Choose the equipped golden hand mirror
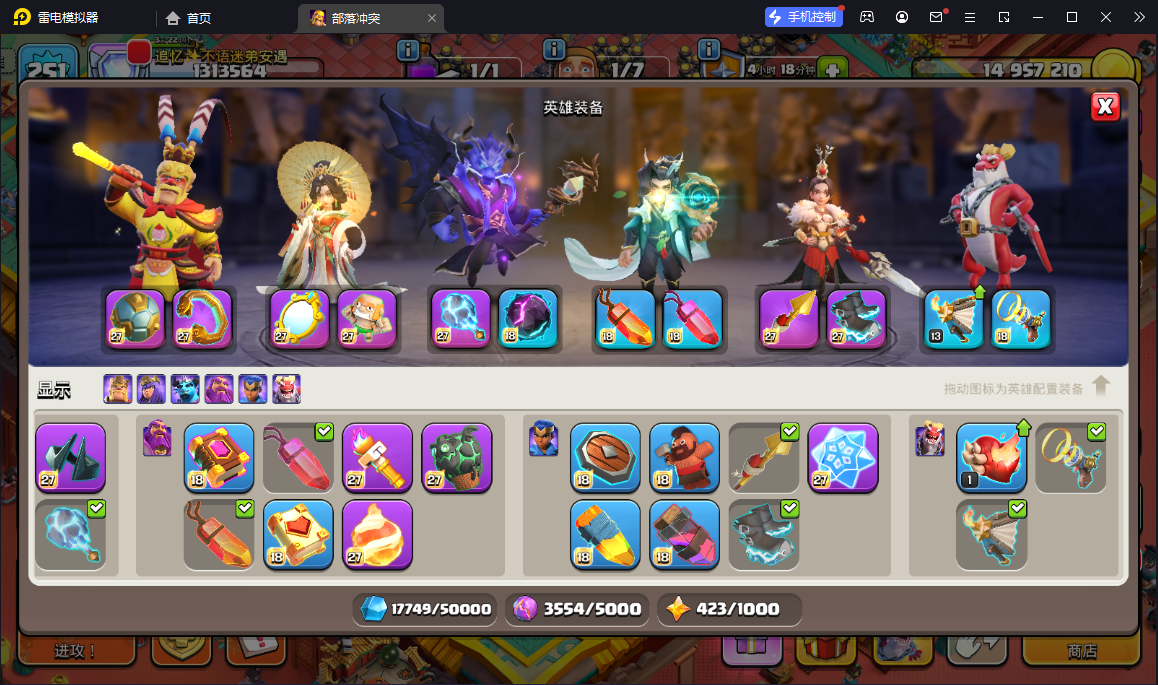This screenshot has height=685, width=1158. pos(301,319)
